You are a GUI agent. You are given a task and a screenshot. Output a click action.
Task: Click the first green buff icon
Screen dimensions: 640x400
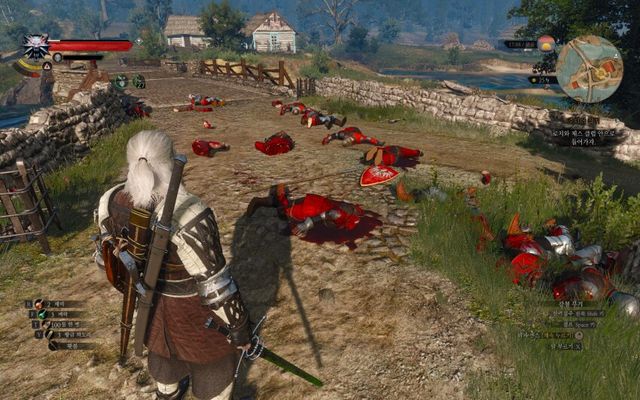[x=121, y=81]
